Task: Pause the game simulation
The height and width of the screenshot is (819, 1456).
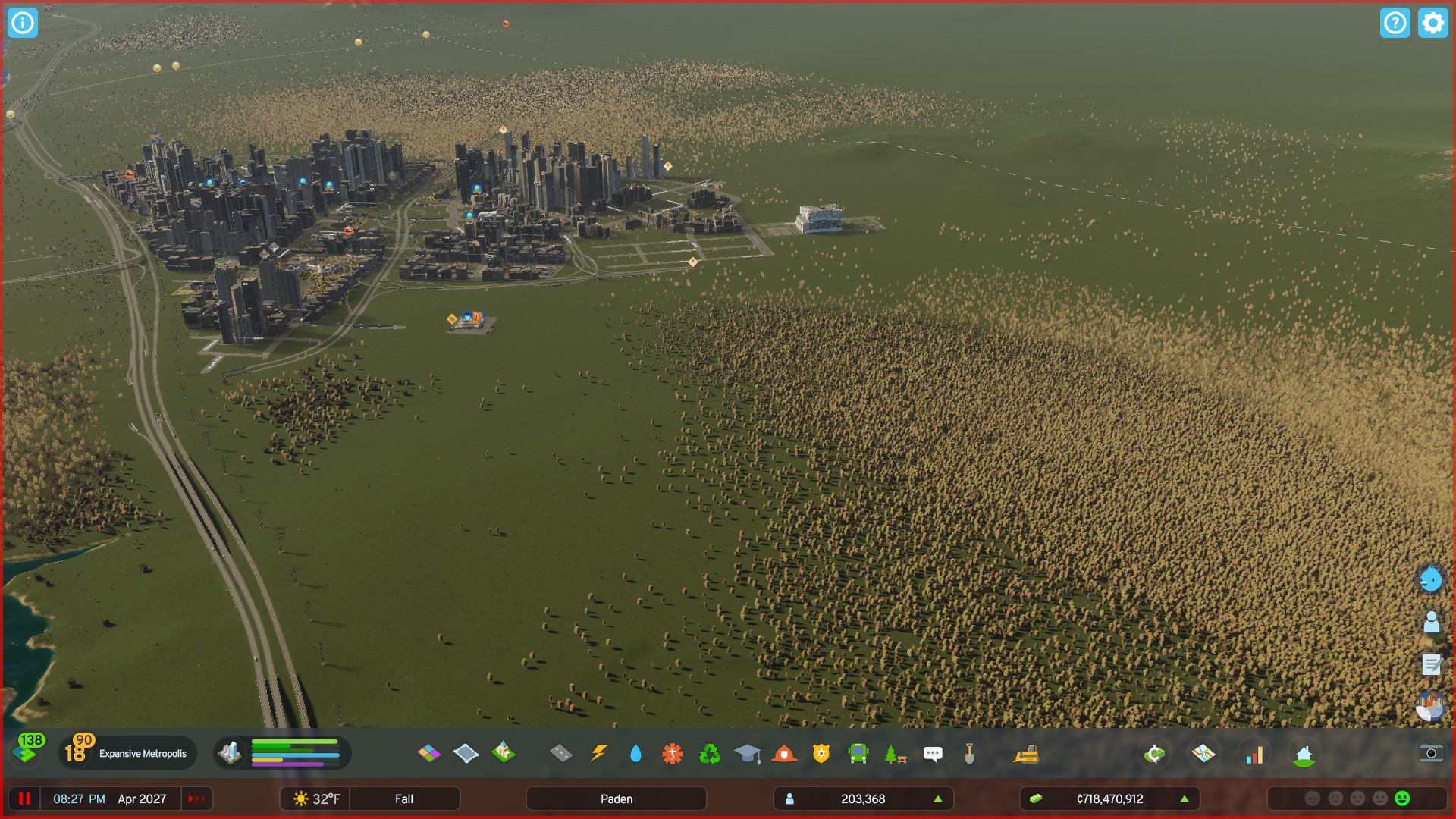Action: (x=25, y=799)
